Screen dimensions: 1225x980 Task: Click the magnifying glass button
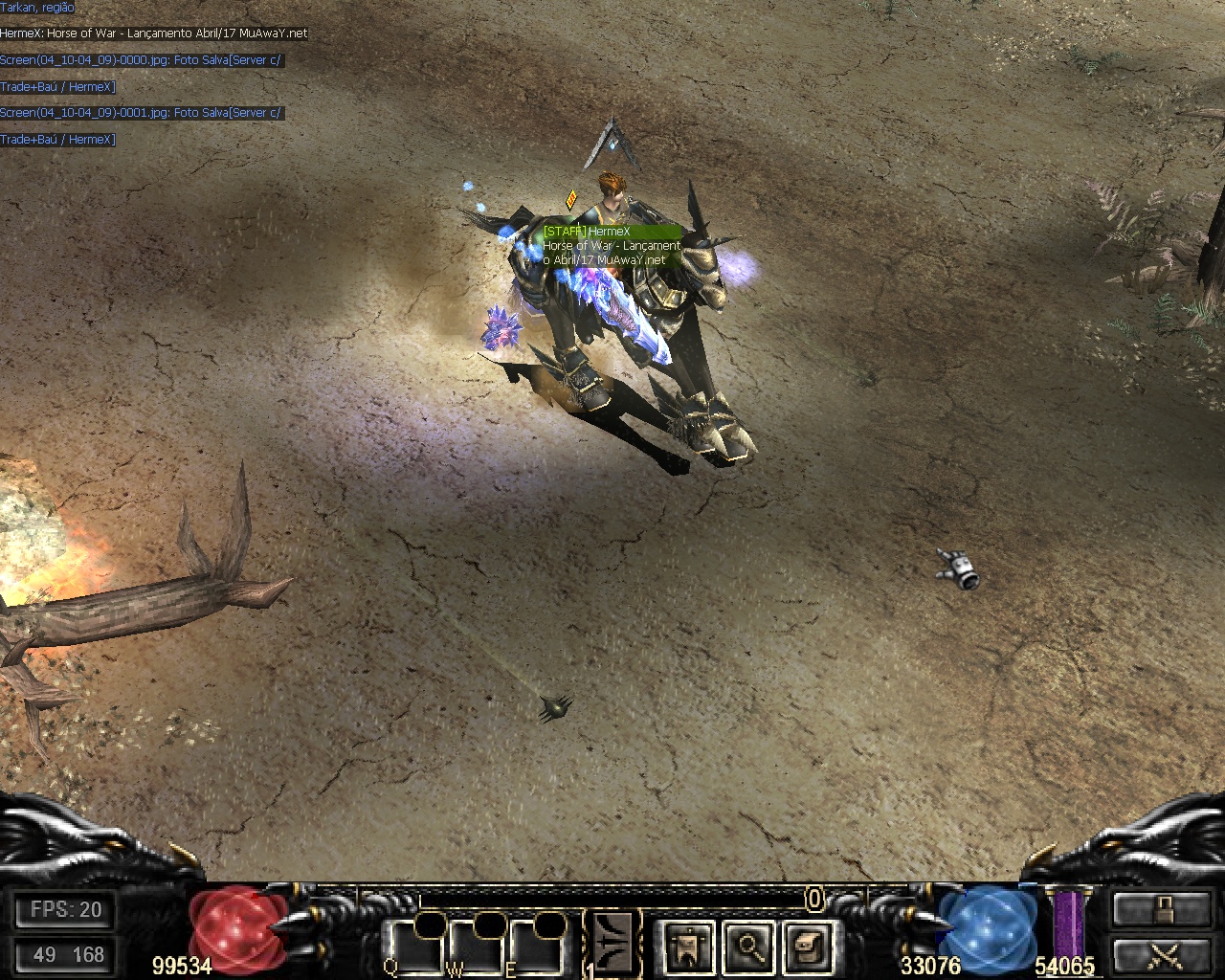coord(747,947)
